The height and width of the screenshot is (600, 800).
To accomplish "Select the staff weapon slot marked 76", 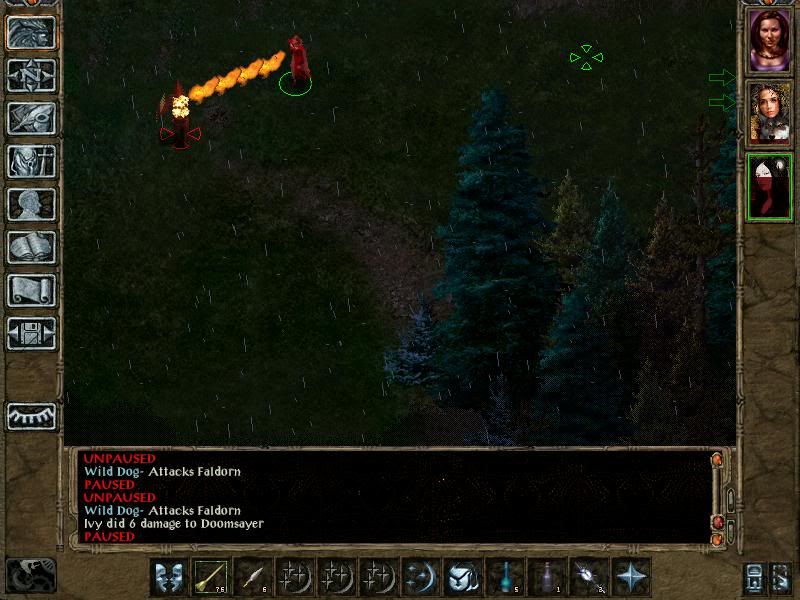I will point(212,577).
